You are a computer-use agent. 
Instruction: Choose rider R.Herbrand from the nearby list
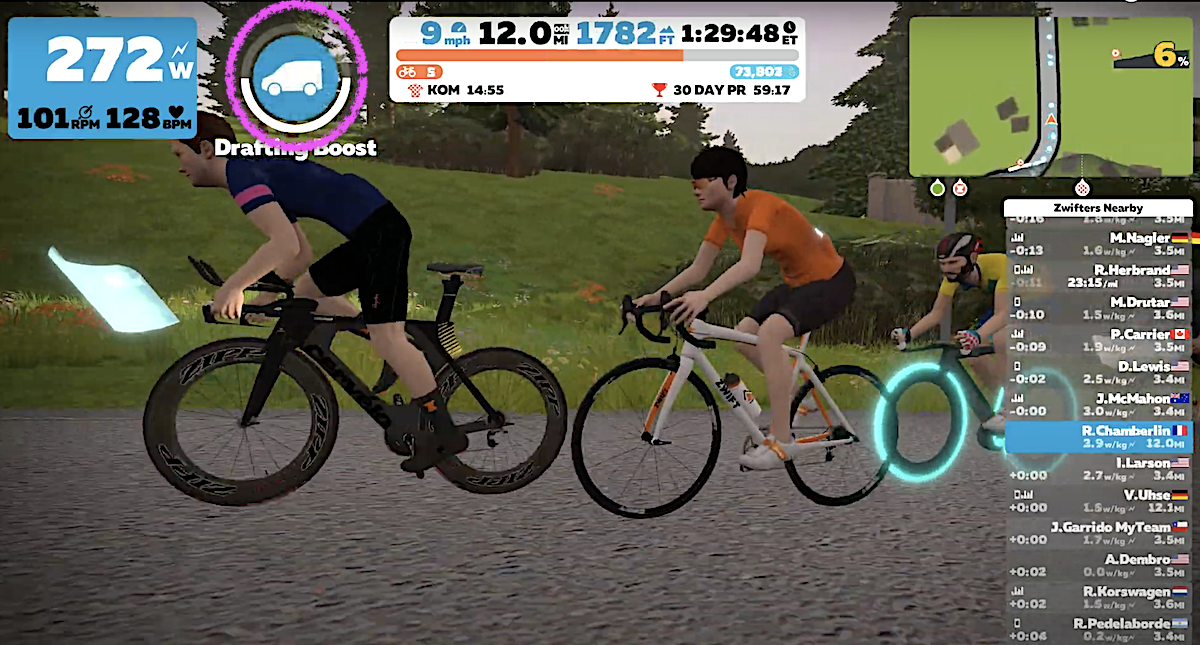[1099, 276]
